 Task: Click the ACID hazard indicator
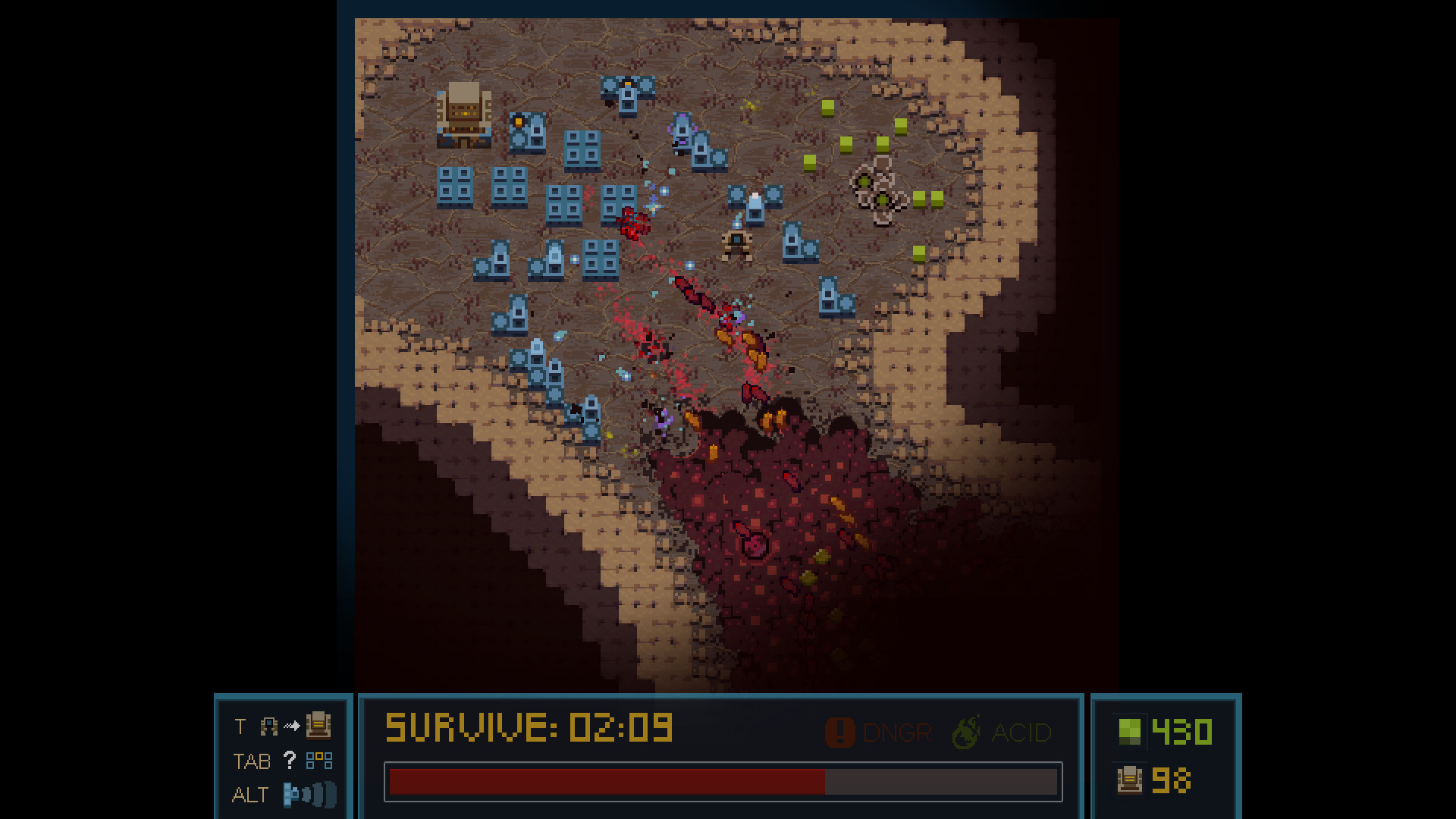(x=1002, y=733)
